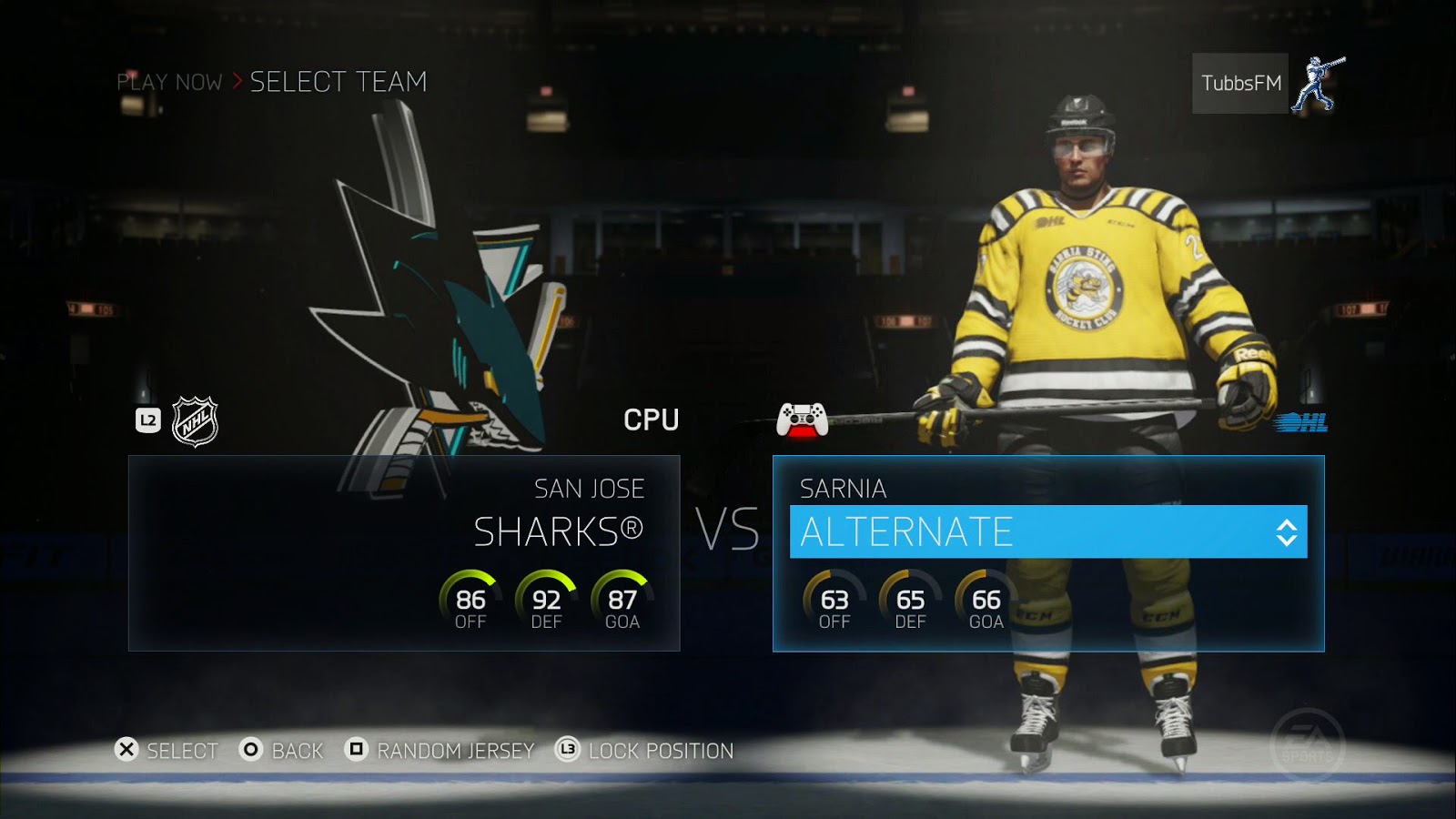Select the San Jose Sharks team panel
The height and width of the screenshot is (819, 1456).
[404, 553]
